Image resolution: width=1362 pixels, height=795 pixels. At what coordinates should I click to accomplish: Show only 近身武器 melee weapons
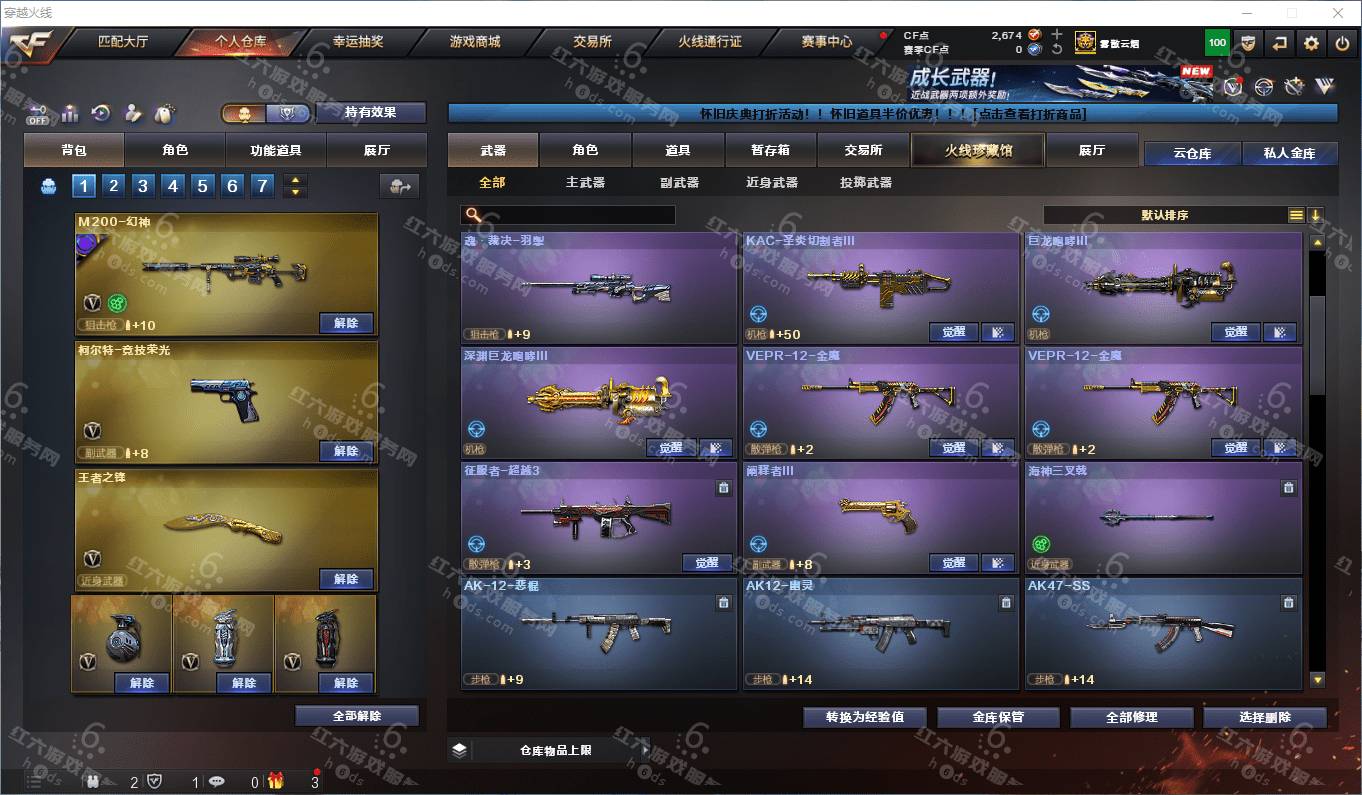pos(771,183)
